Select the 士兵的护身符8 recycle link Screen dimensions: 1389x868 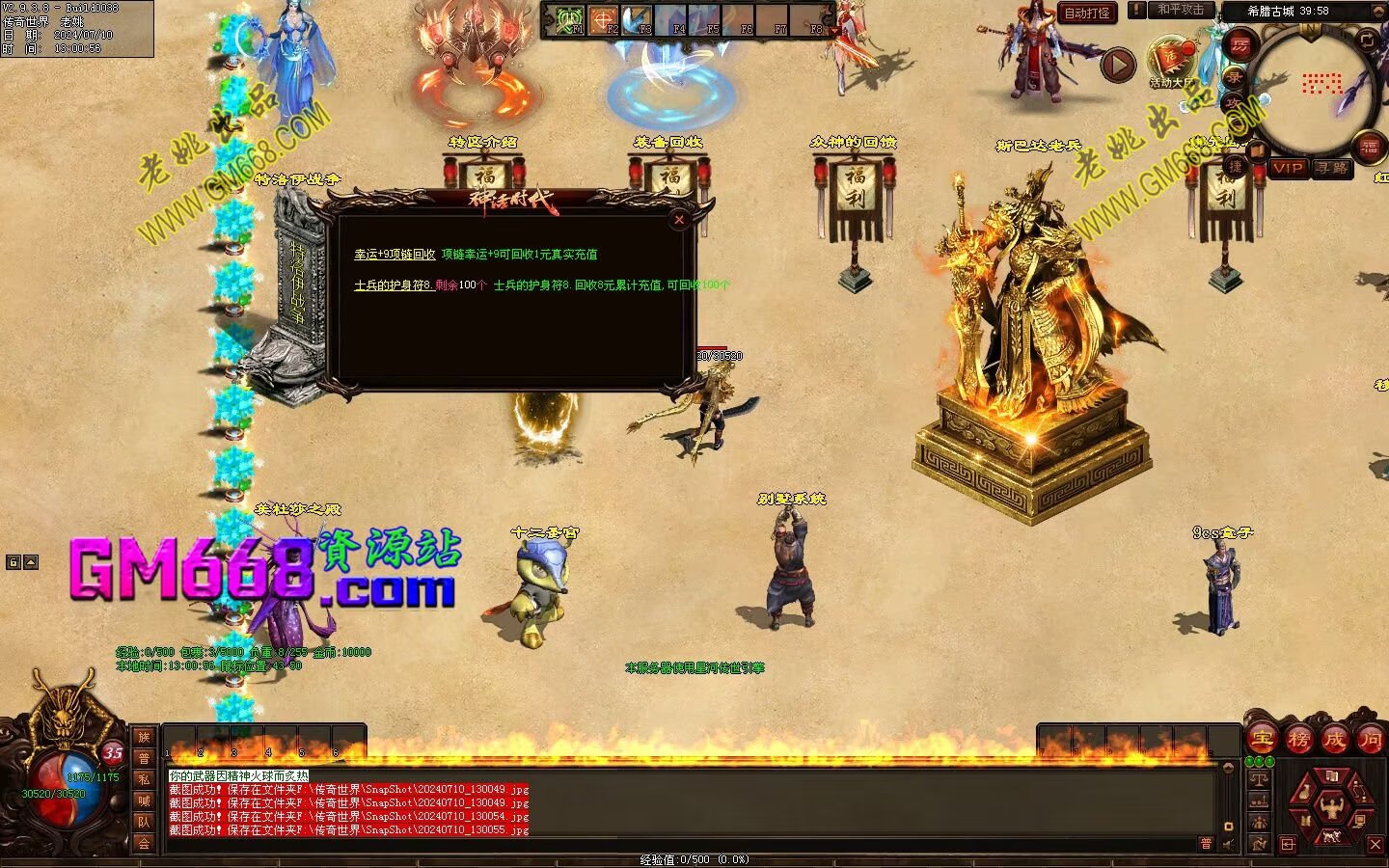pos(394,285)
